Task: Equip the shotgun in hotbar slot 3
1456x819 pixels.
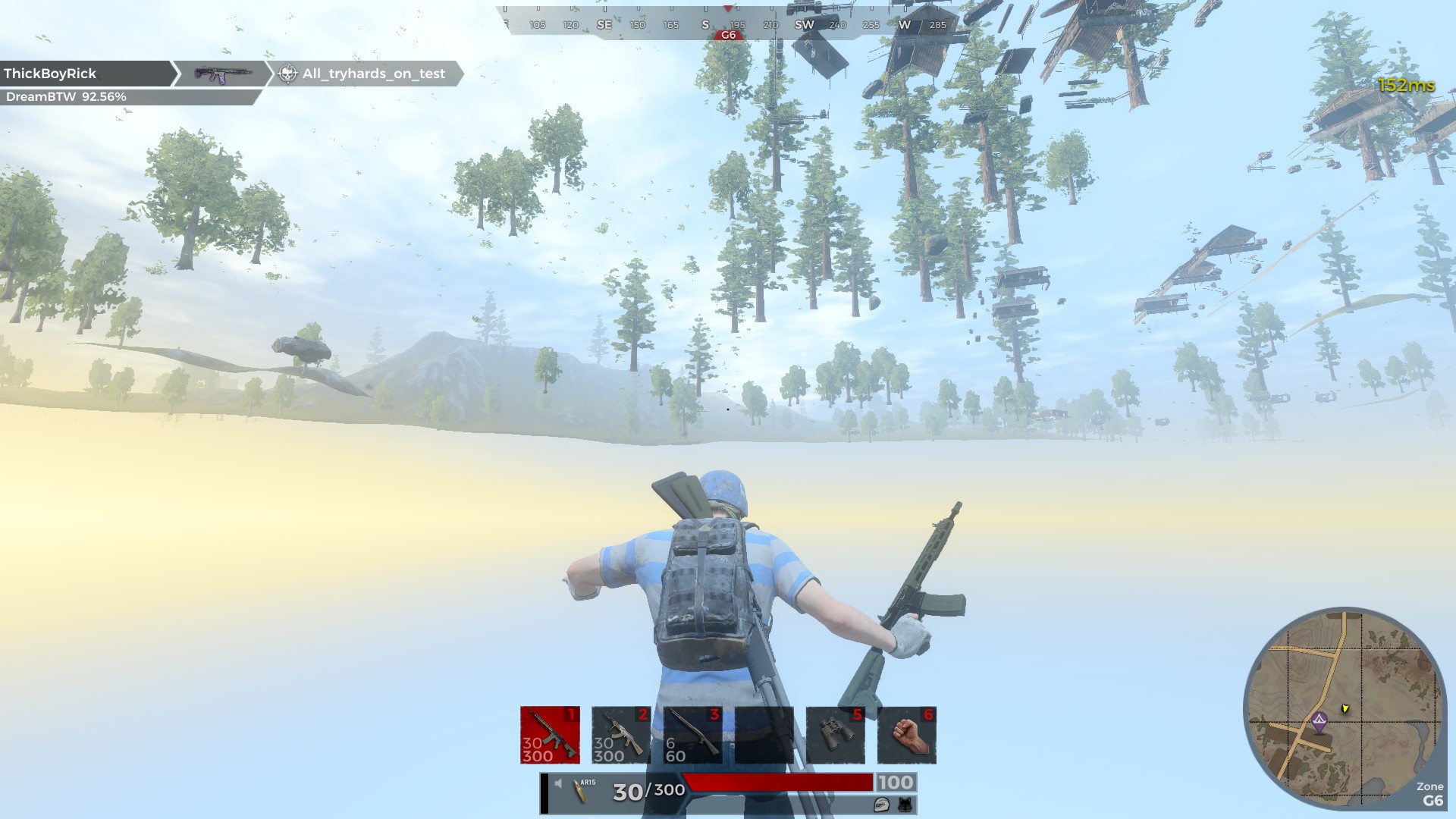Action: click(691, 733)
